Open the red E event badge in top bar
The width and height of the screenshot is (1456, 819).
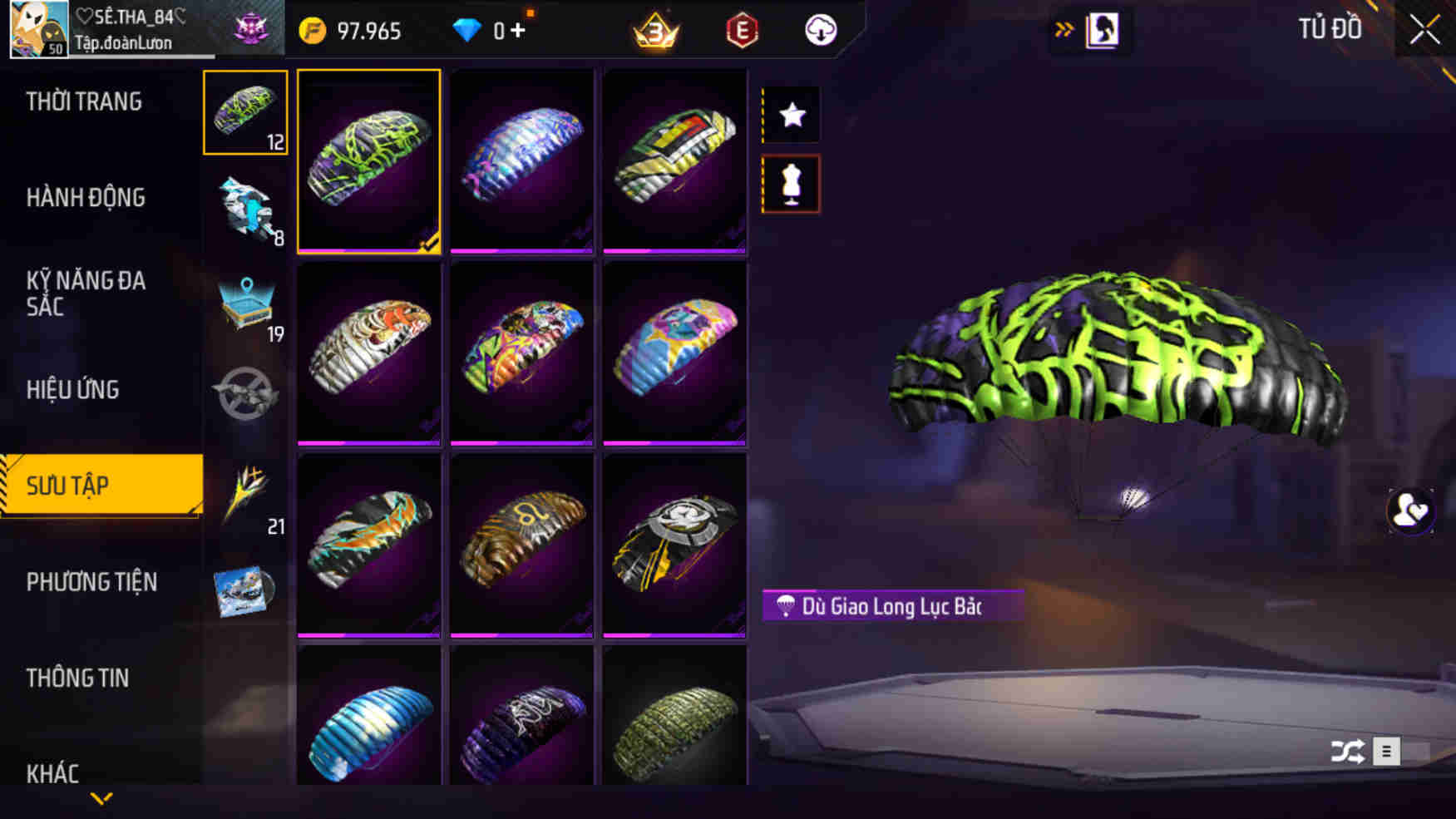[x=740, y=30]
